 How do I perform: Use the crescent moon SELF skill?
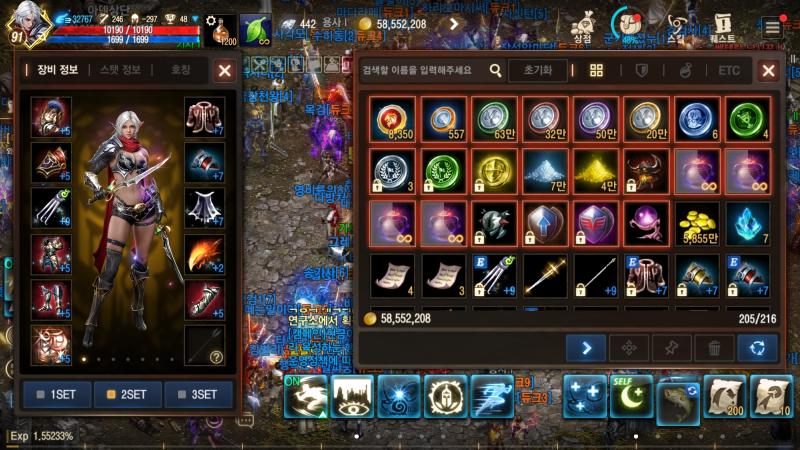click(x=632, y=396)
